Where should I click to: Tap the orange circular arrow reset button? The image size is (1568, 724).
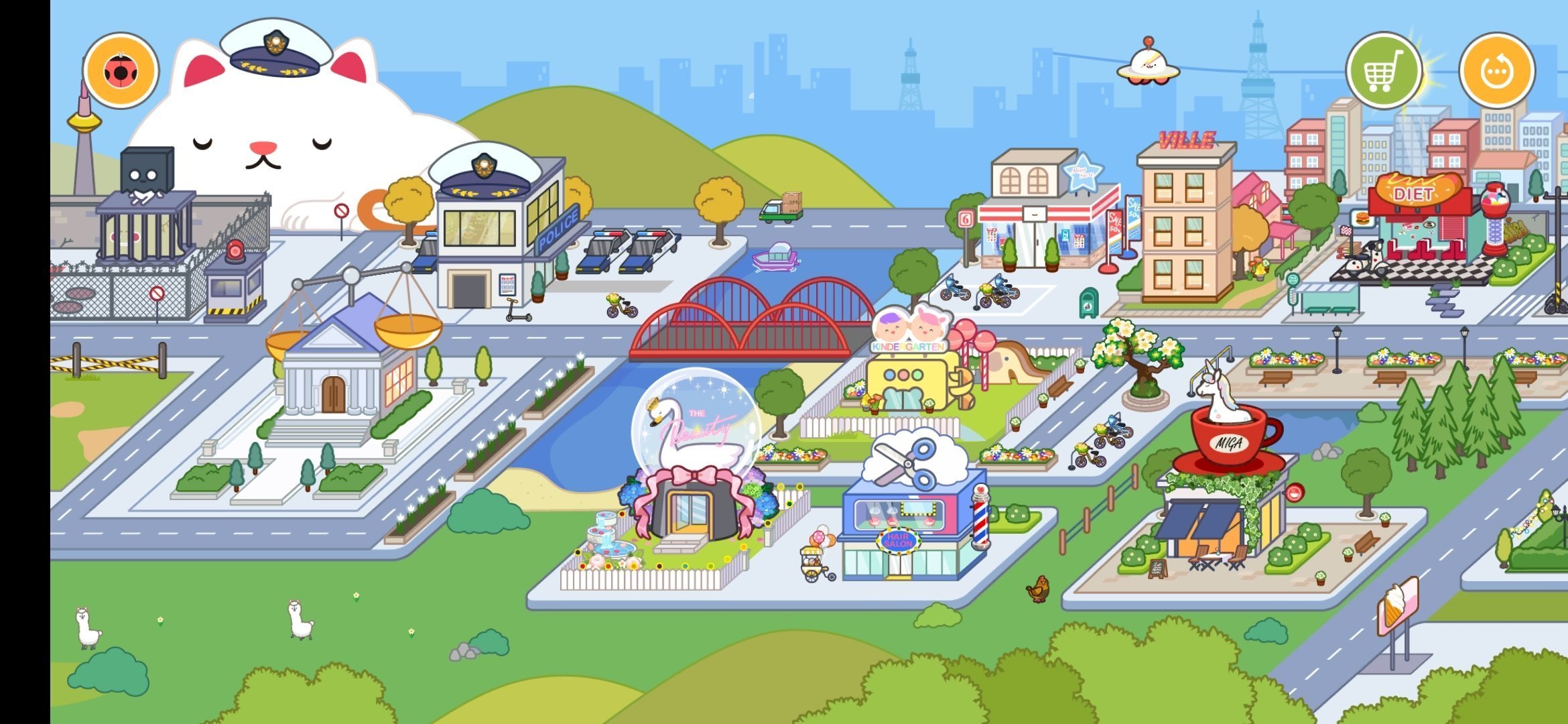[x=1497, y=70]
